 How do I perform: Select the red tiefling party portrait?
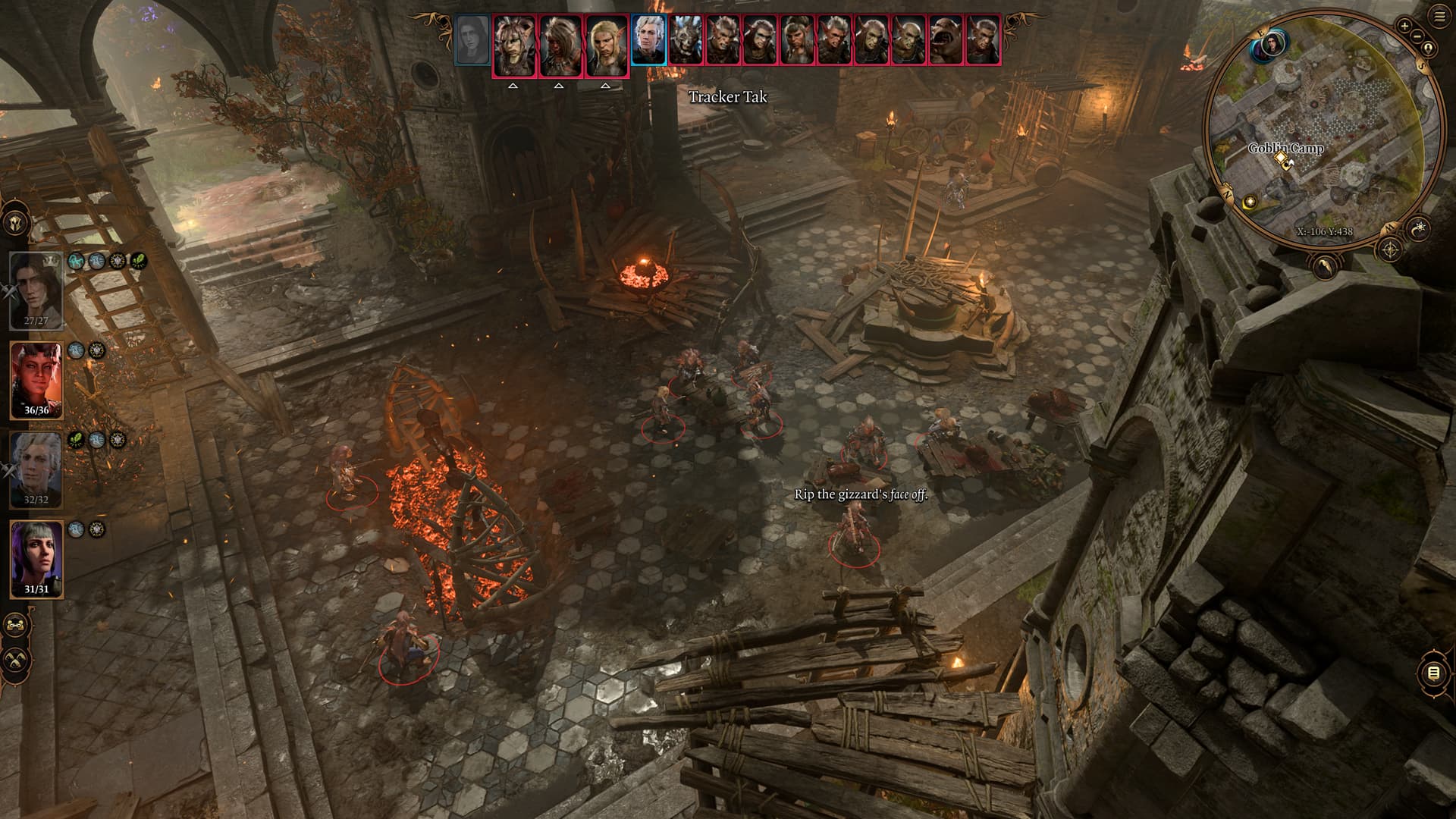click(x=36, y=379)
